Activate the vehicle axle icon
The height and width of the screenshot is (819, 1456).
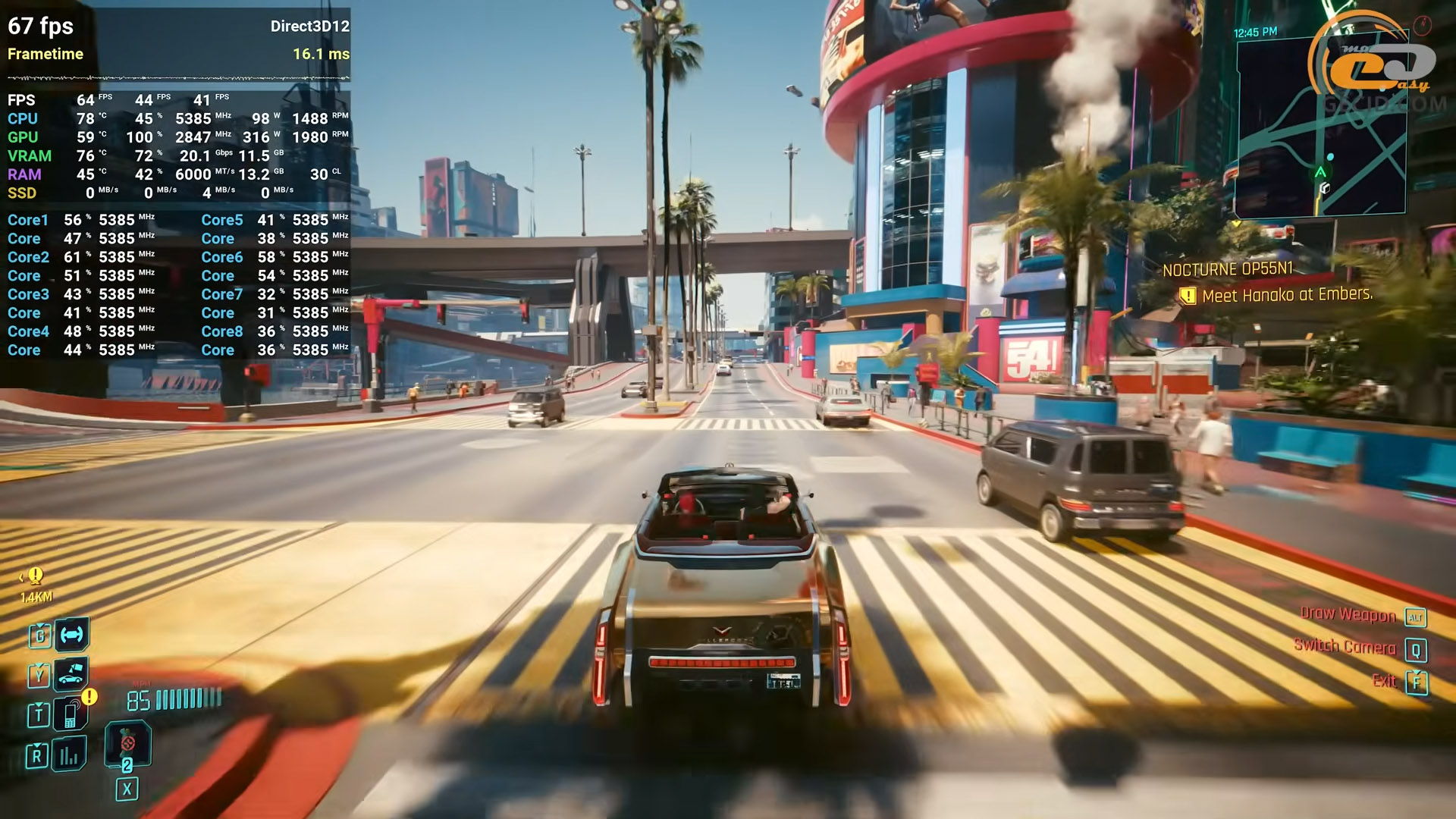[72, 635]
